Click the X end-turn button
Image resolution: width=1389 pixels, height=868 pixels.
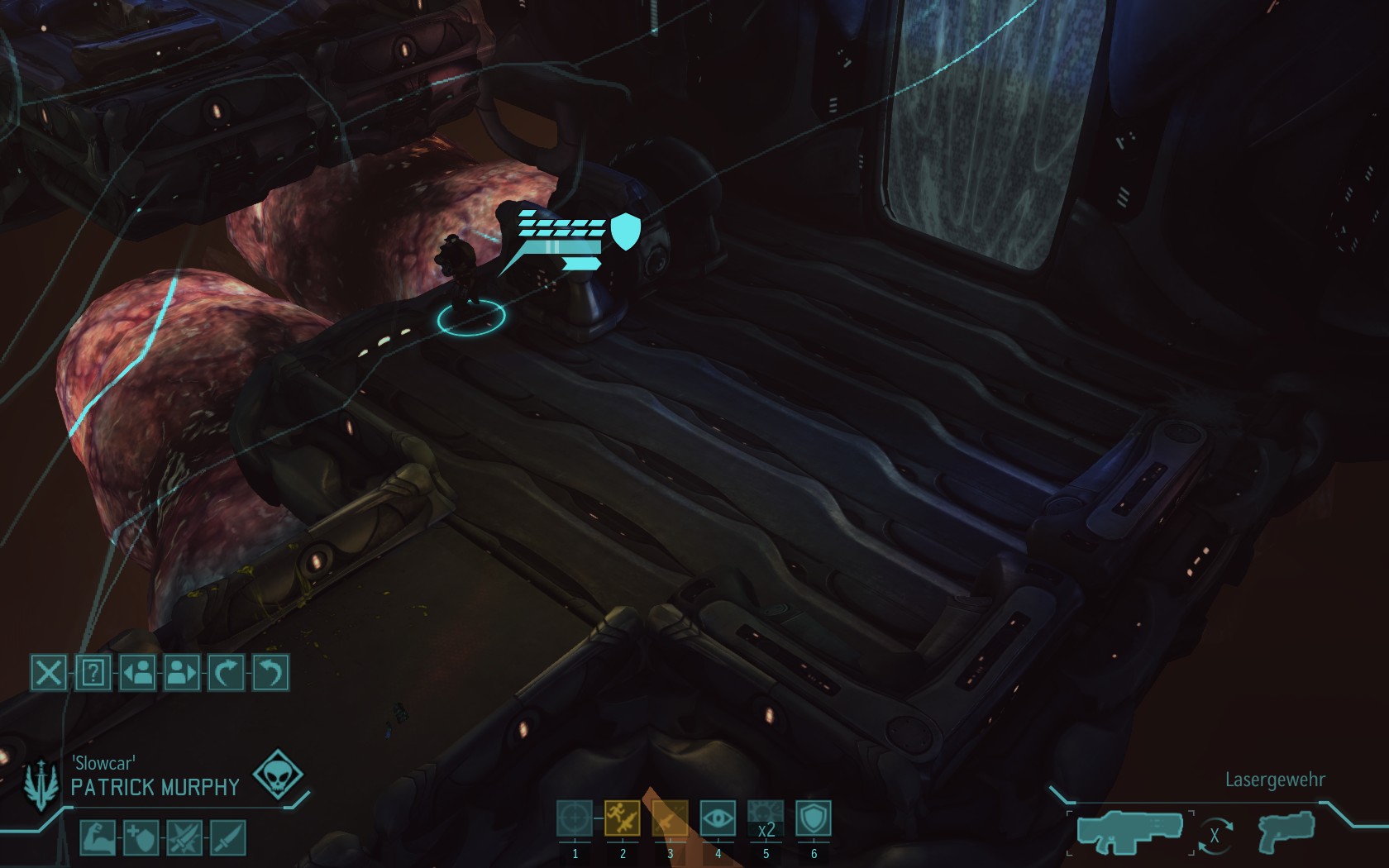tap(49, 673)
